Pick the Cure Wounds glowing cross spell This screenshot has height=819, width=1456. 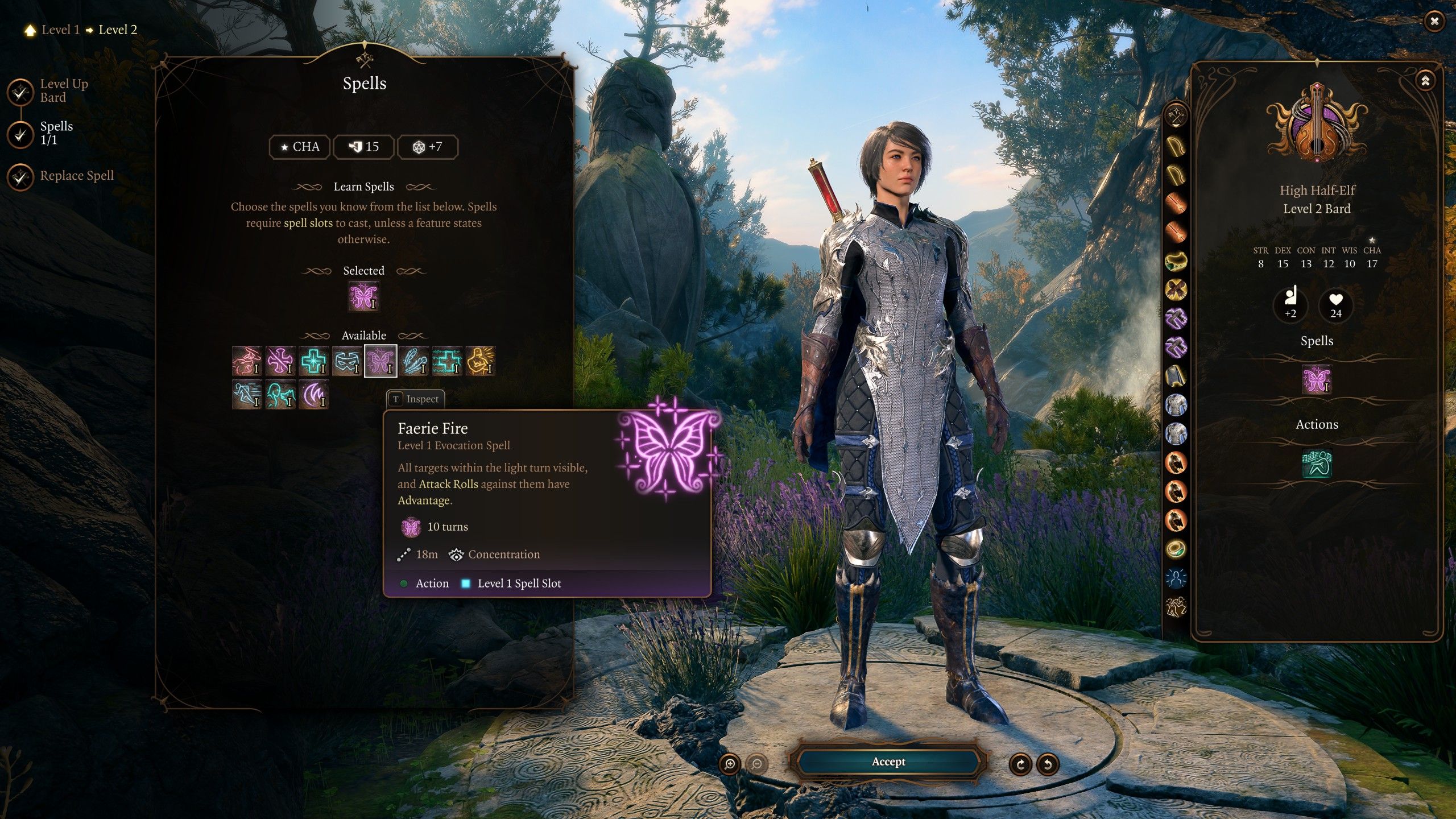point(313,361)
